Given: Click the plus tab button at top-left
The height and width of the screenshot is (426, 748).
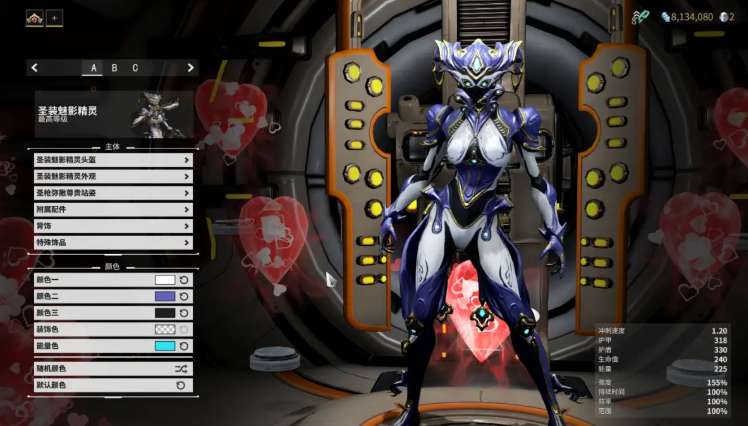Looking at the screenshot, I should 53,17.
